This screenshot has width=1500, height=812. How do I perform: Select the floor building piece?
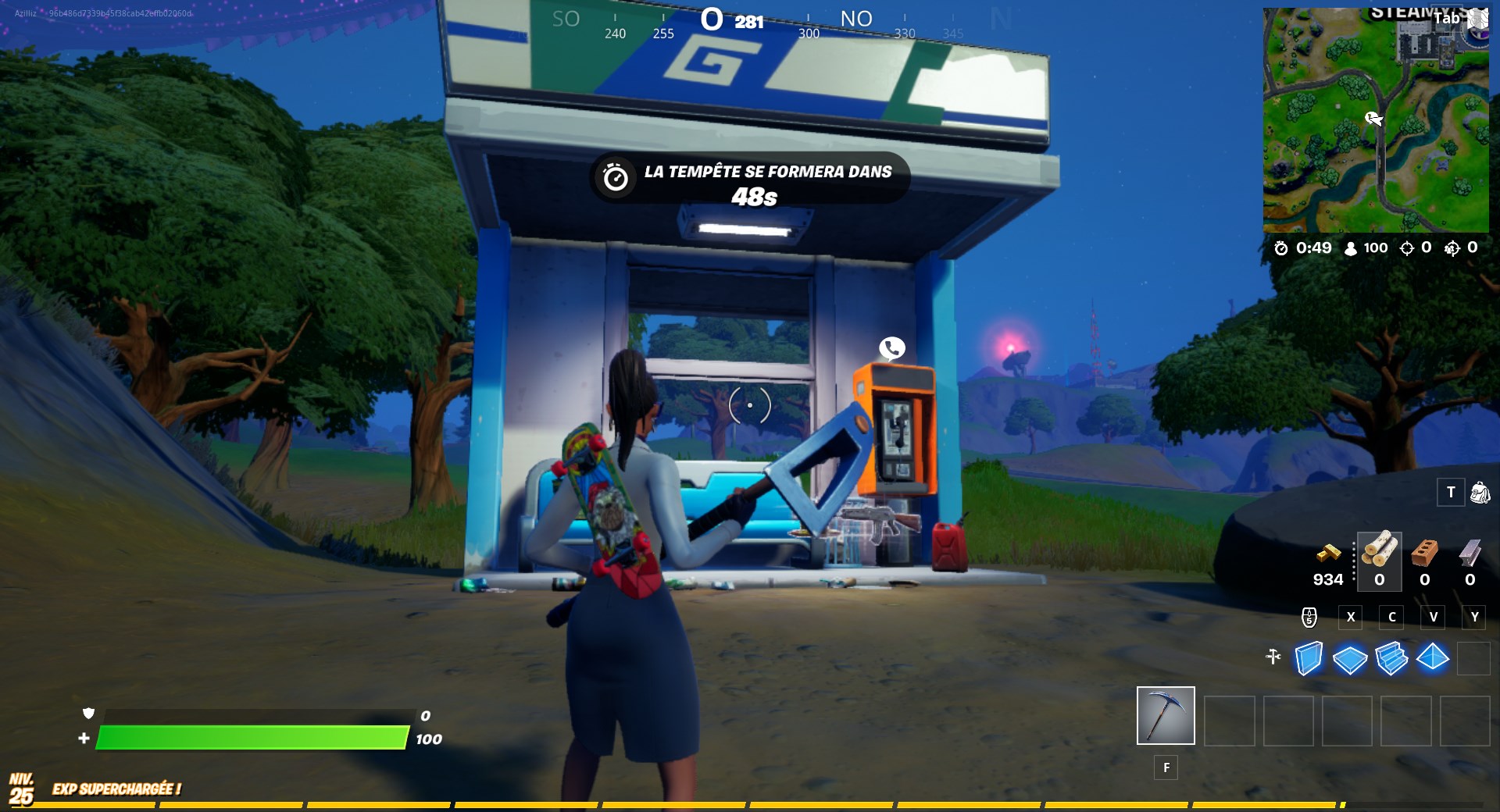(x=1351, y=660)
